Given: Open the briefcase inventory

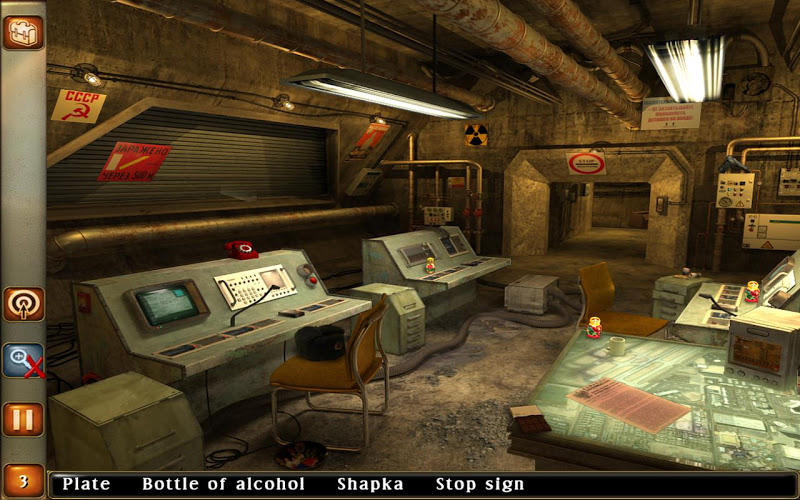Looking at the screenshot, I should (x=22, y=31).
